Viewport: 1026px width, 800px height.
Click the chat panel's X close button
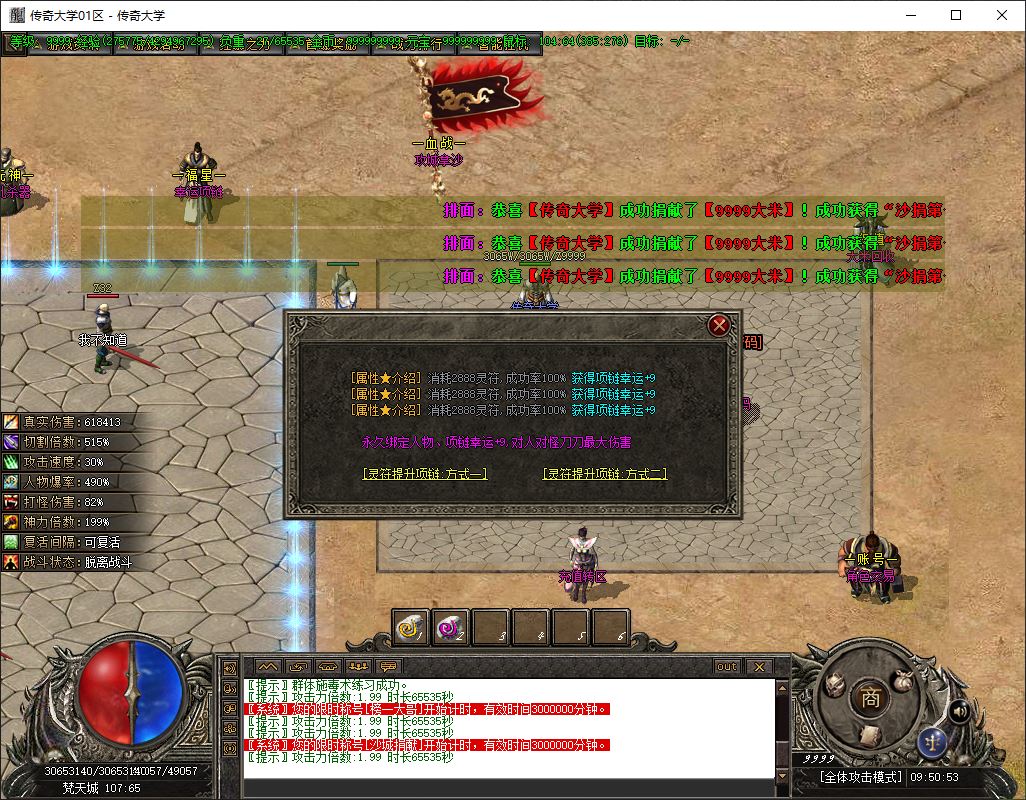coord(758,666)
